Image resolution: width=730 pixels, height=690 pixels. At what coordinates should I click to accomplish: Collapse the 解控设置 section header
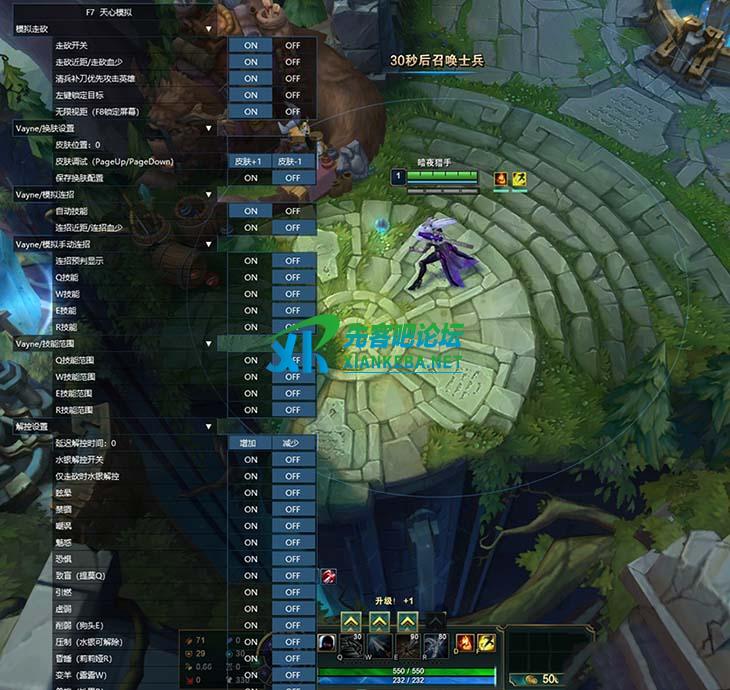coord(209,426)
